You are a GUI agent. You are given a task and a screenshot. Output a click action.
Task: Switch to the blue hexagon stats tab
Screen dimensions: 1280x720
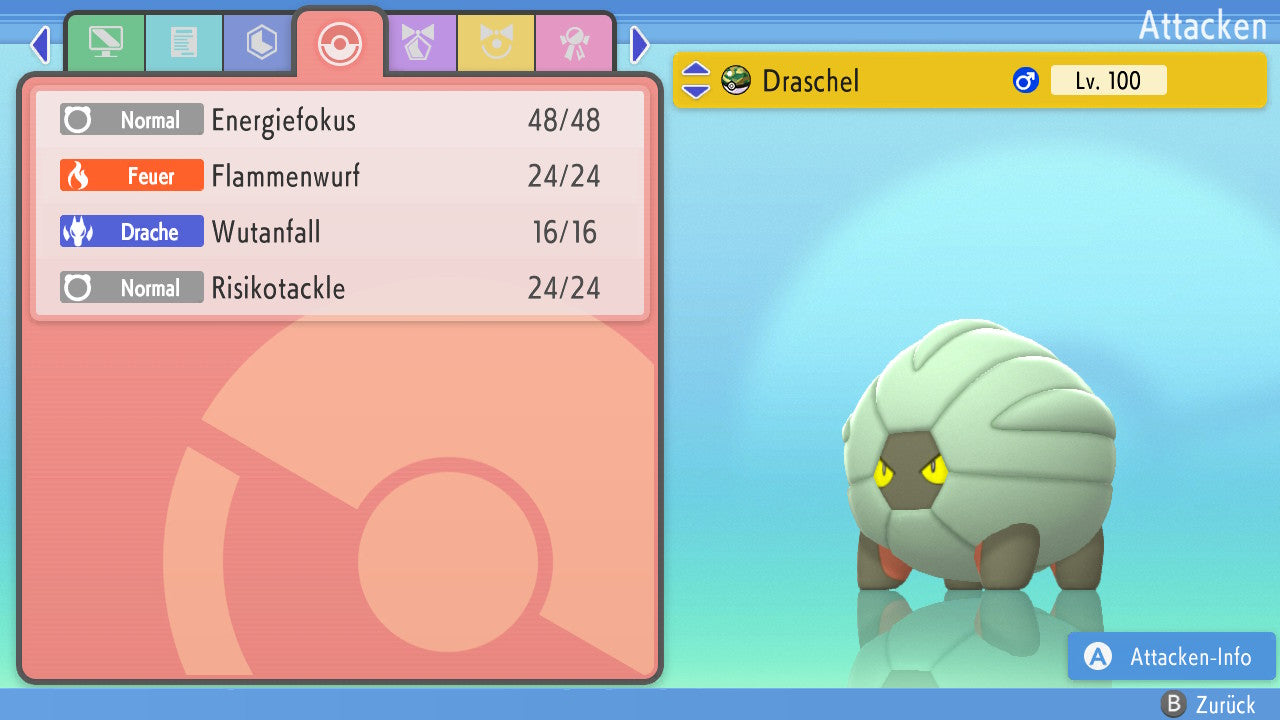tap(262, 43)
